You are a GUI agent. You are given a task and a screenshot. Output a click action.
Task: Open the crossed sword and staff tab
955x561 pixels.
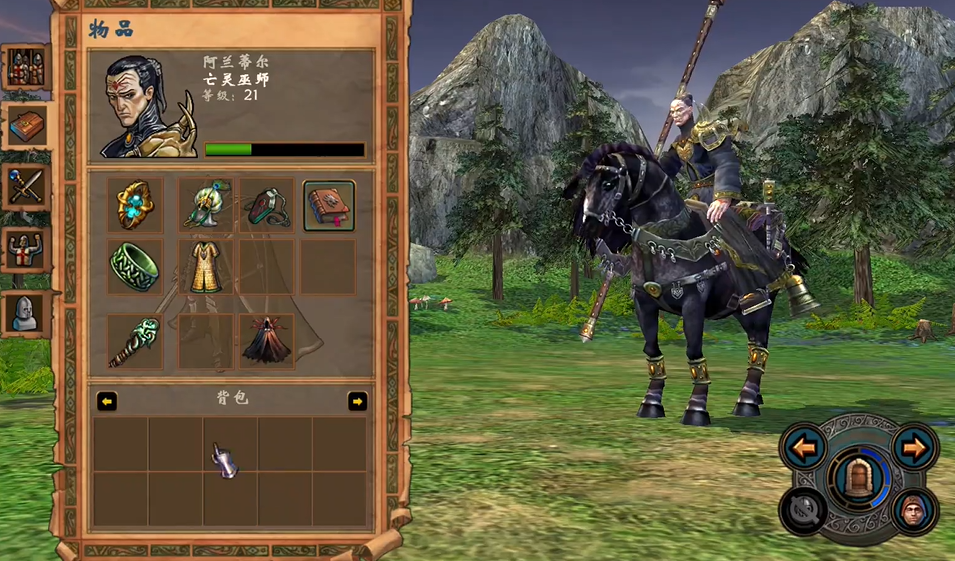tap(24, 185)
